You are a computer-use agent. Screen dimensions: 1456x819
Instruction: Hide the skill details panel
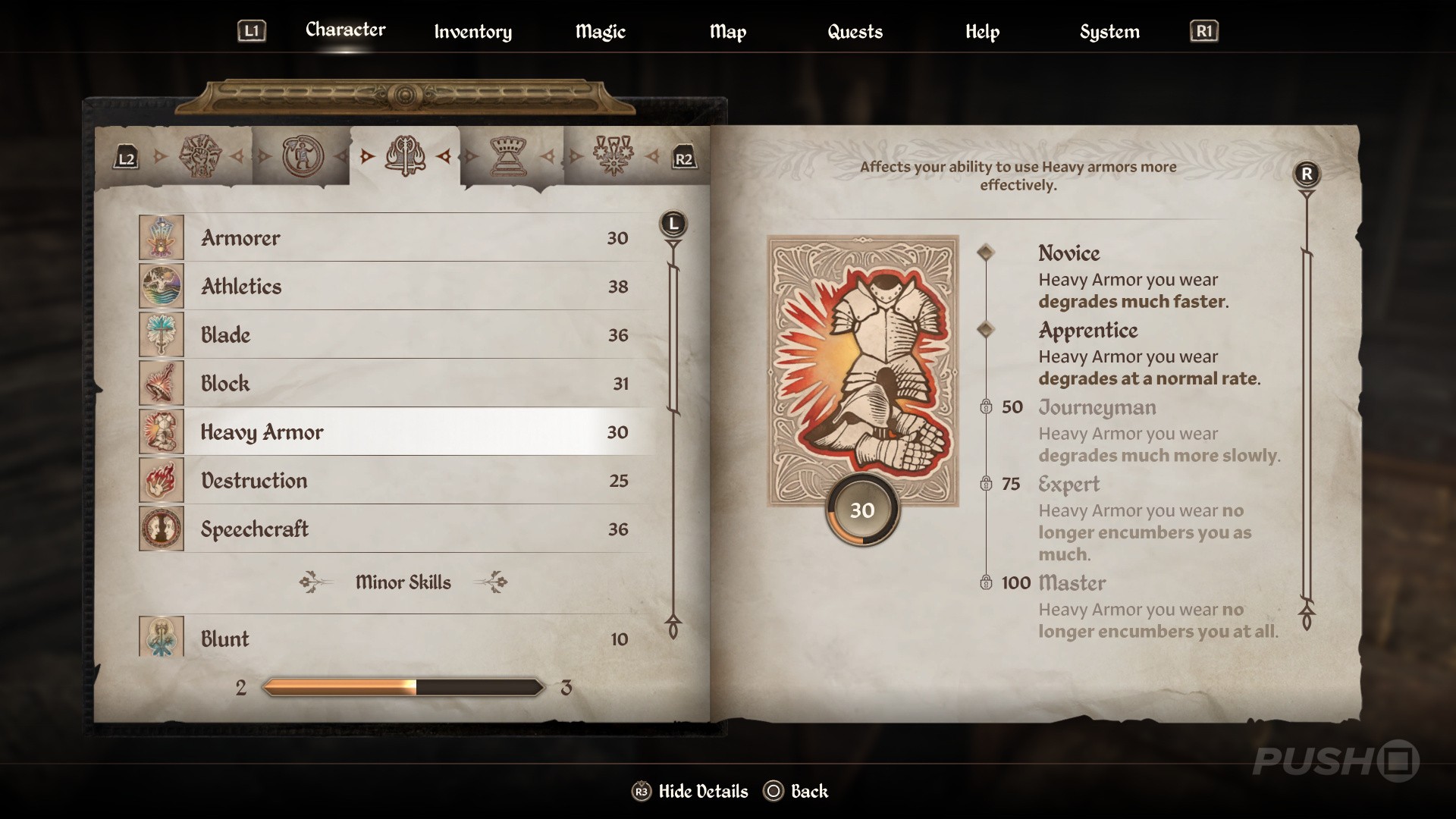point(690,792)
